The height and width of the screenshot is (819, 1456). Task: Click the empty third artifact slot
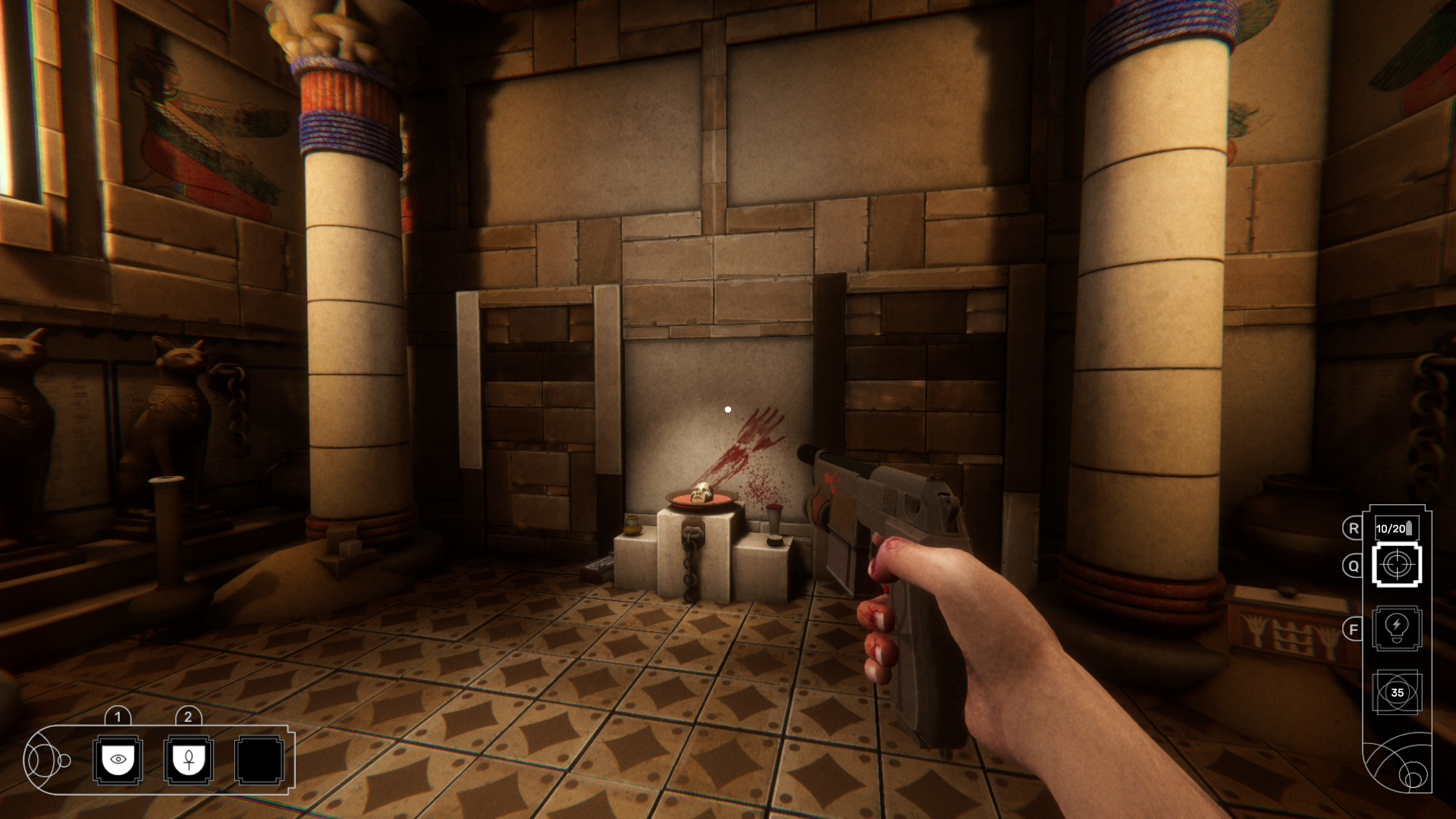[259, 760]
